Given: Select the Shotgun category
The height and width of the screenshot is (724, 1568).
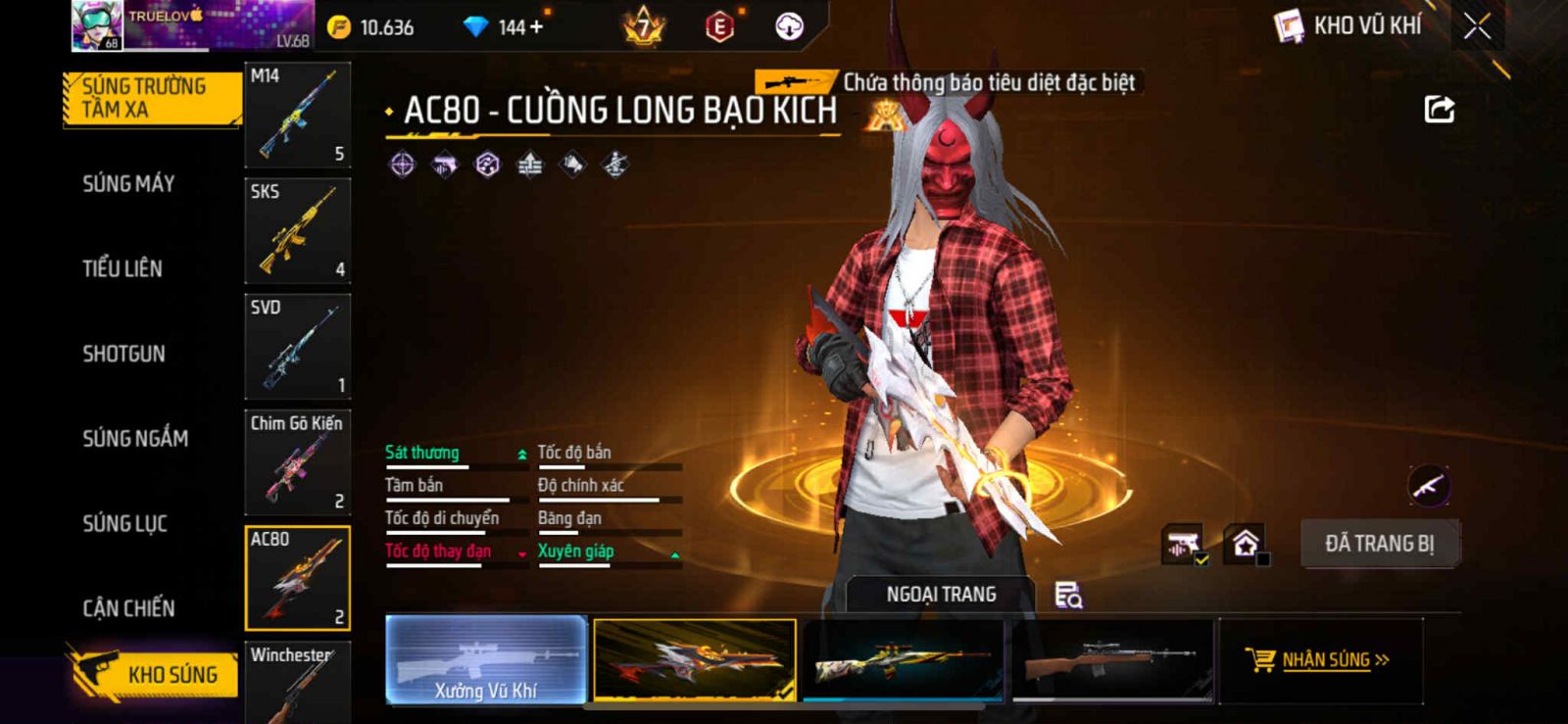Looking at the screenshot, I should 123,354.
